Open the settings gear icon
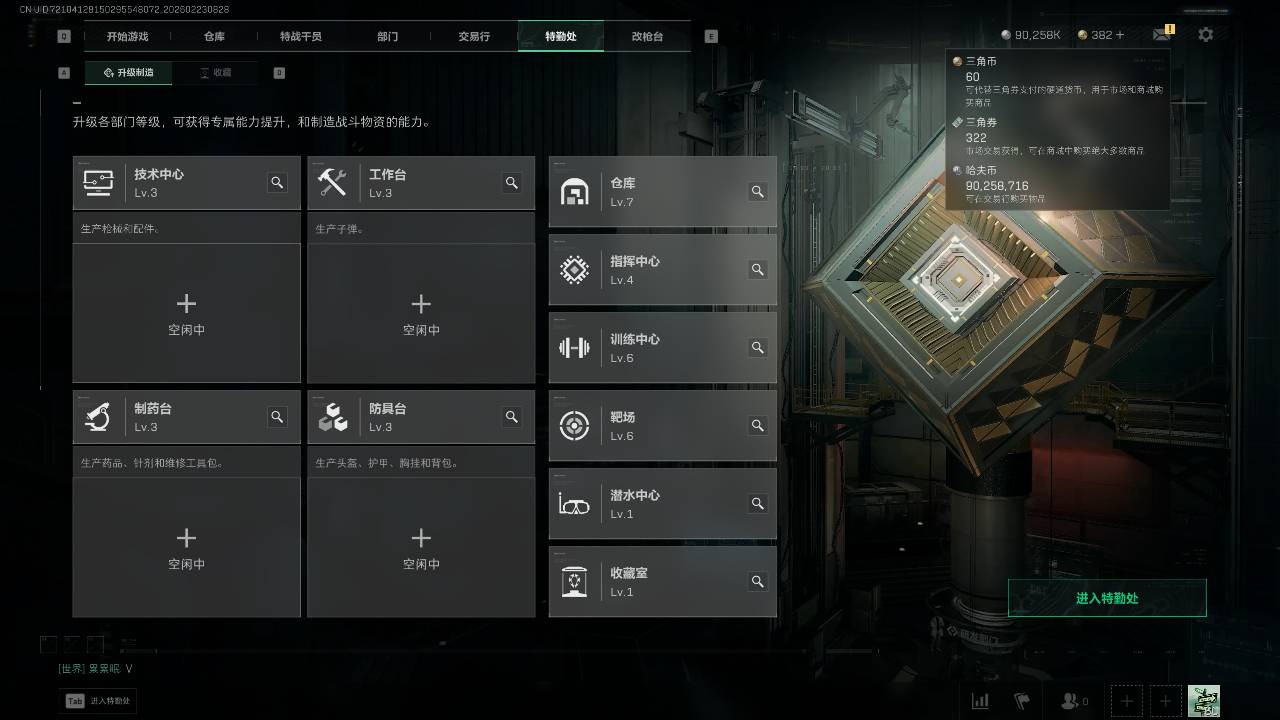Screen dimensions: 1280x720 pyautogui.click(x=1205, y=35)
